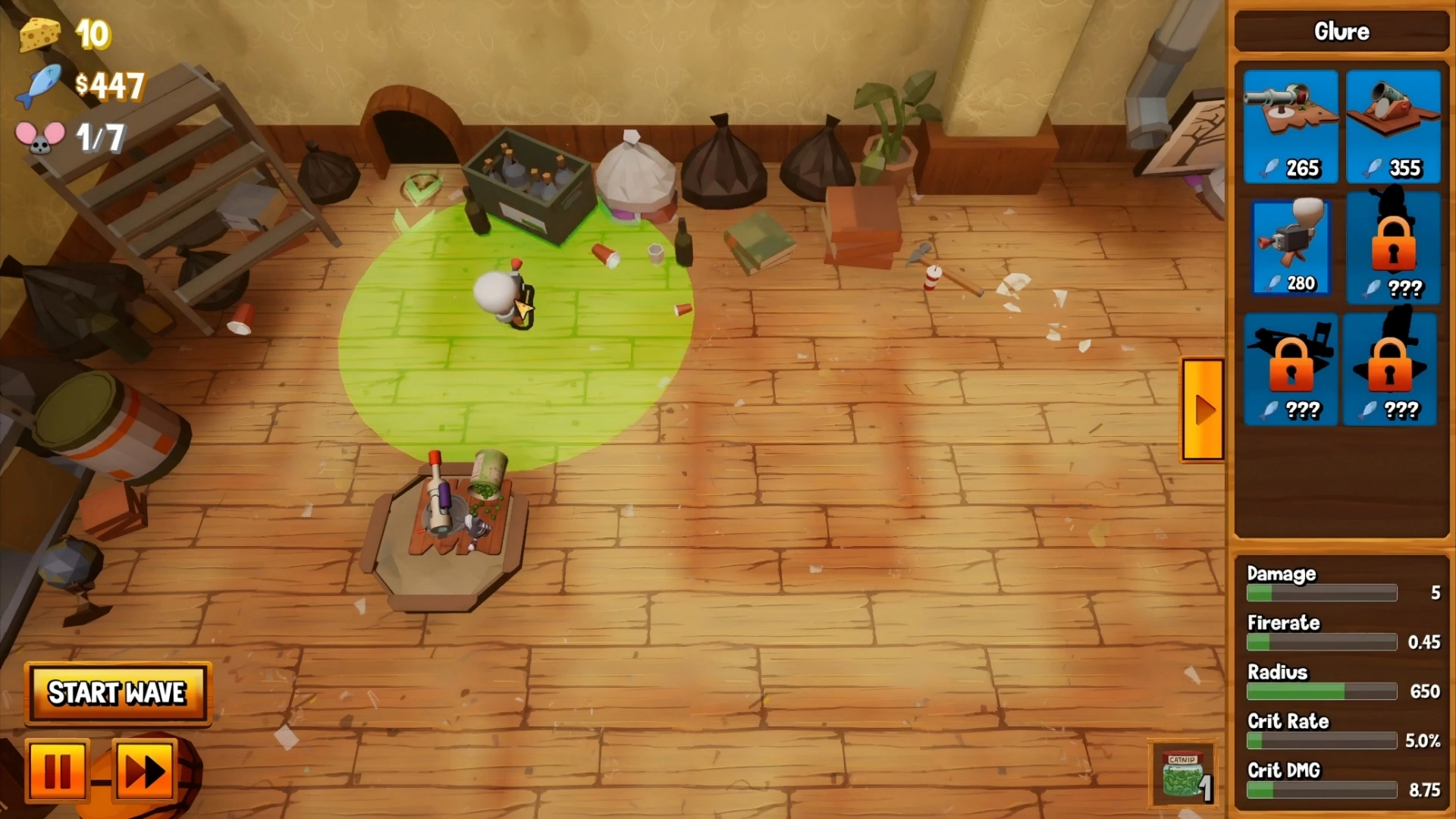Select the 265-cost tower
Image resolution: width=1456 pixels, height=819 pixels.
pos(1291,126)
